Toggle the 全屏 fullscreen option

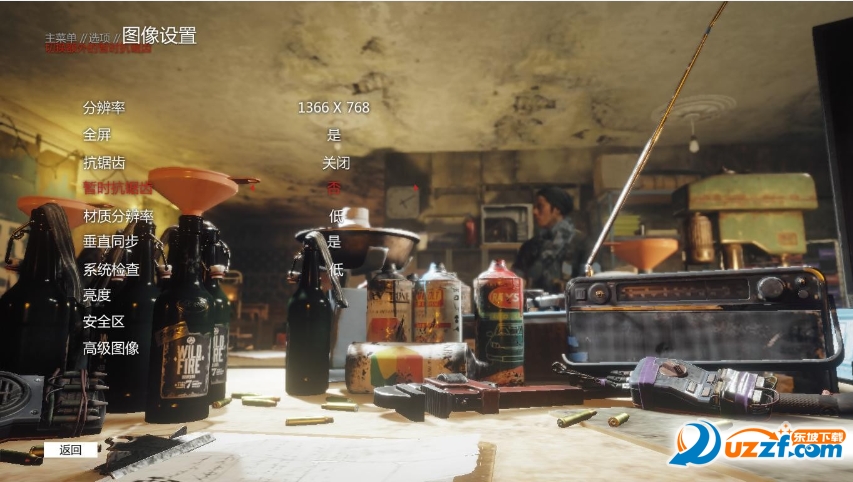point(97,135)
